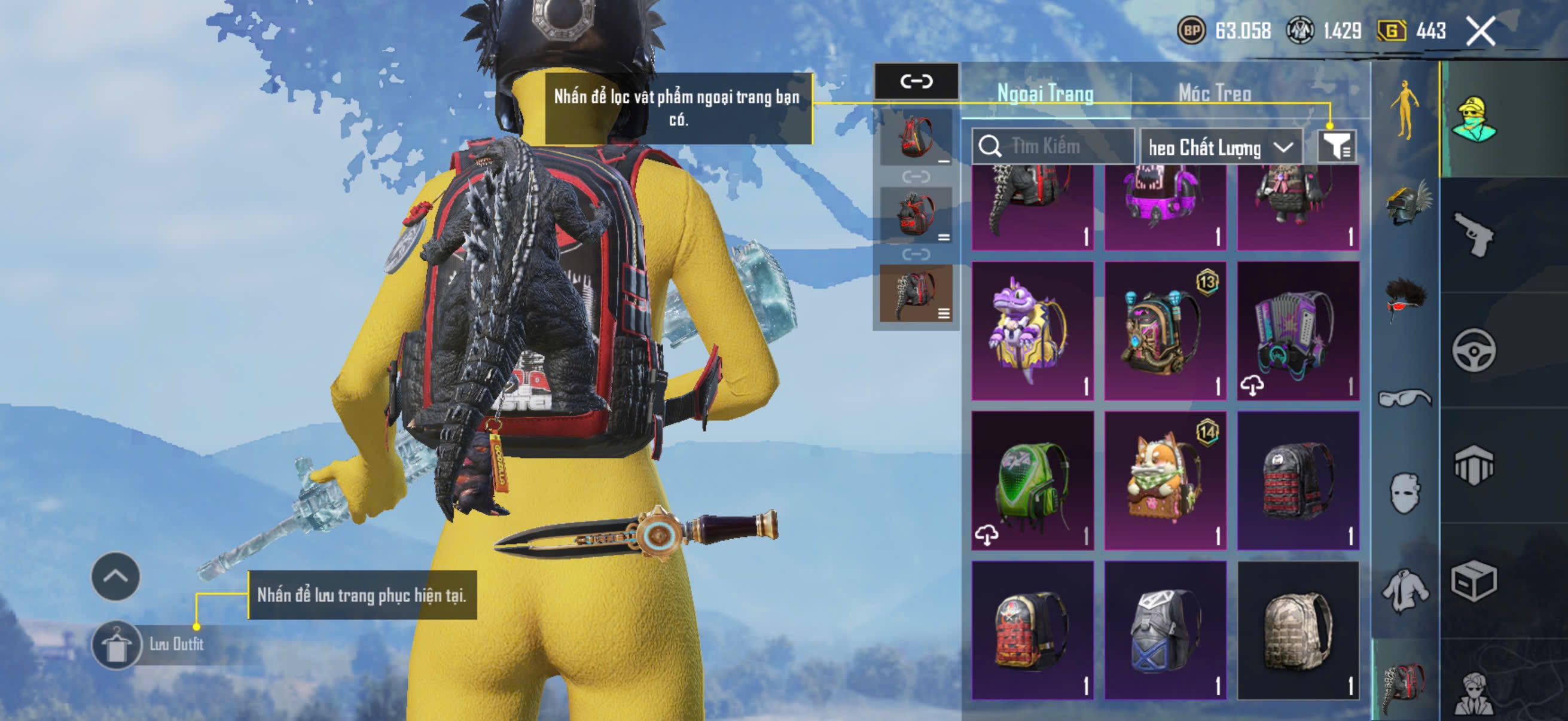Toggle the owned-items filter funnel button
Image resolution: width=1568 pixels, height=721 pixels.
point(1336,146)
